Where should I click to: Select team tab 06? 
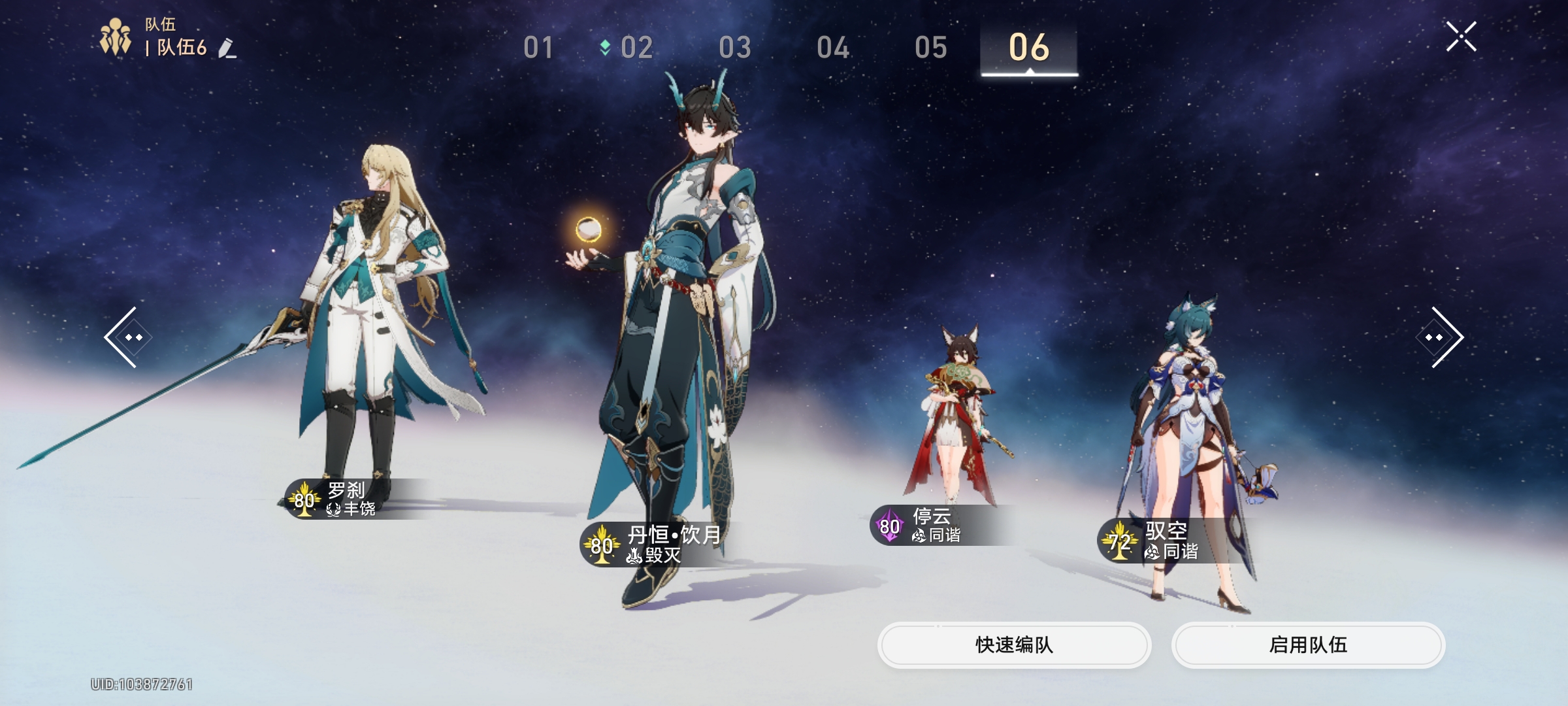click(x=1029, y=48)
